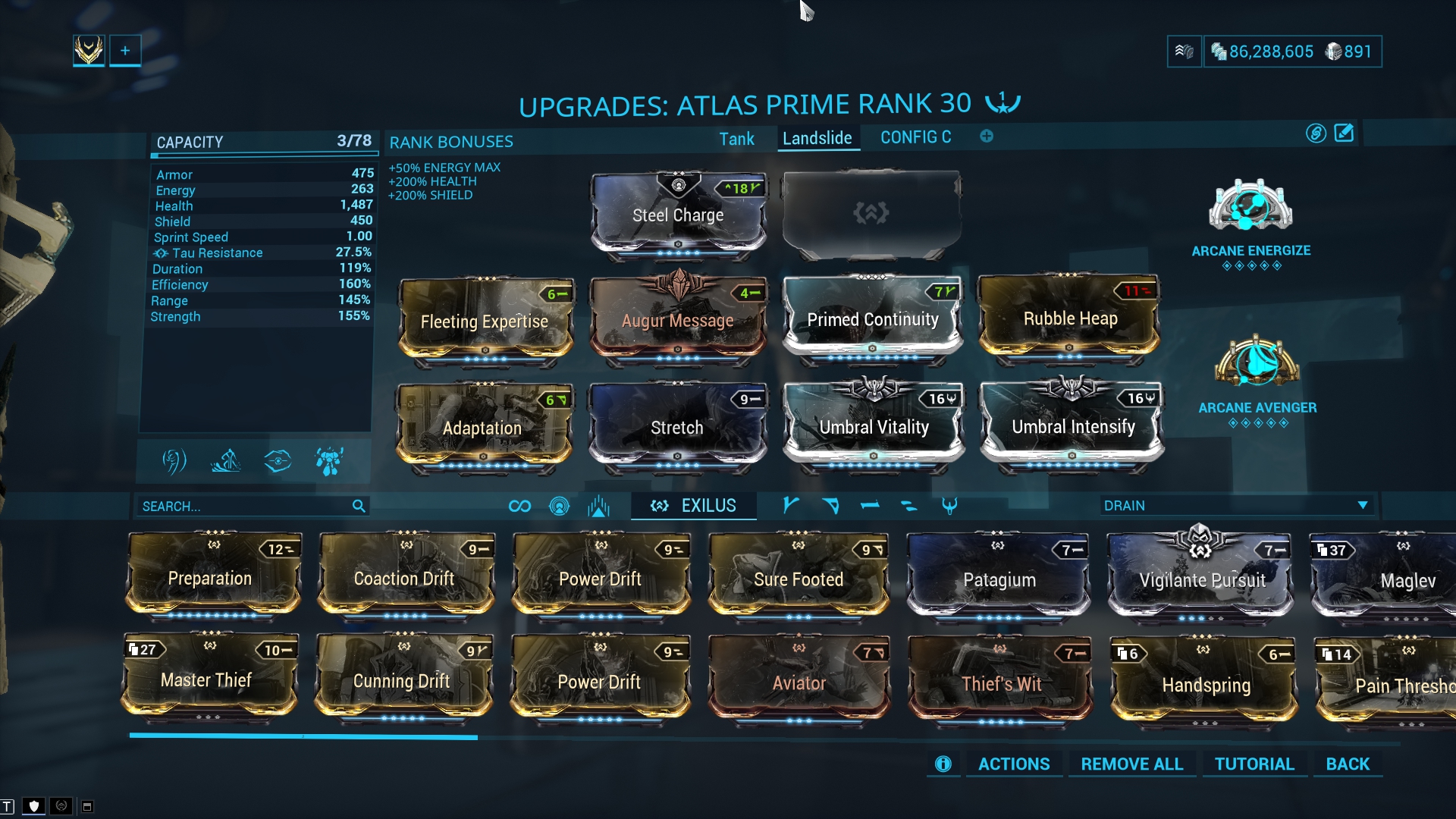Pick the Rubble Heap mod

pos(1070,318)
